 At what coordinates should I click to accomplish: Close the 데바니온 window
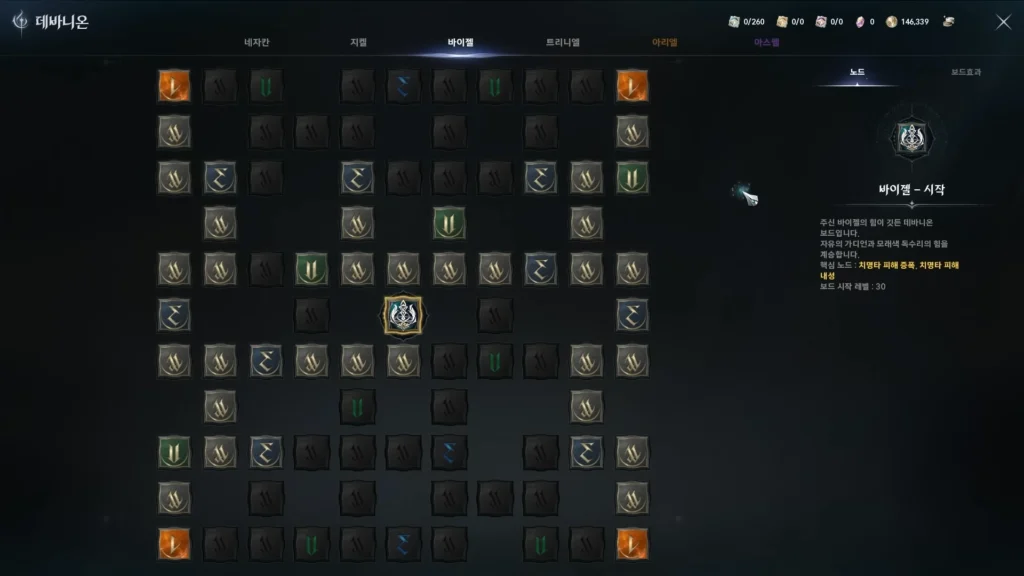click(x=1003, y=22)
